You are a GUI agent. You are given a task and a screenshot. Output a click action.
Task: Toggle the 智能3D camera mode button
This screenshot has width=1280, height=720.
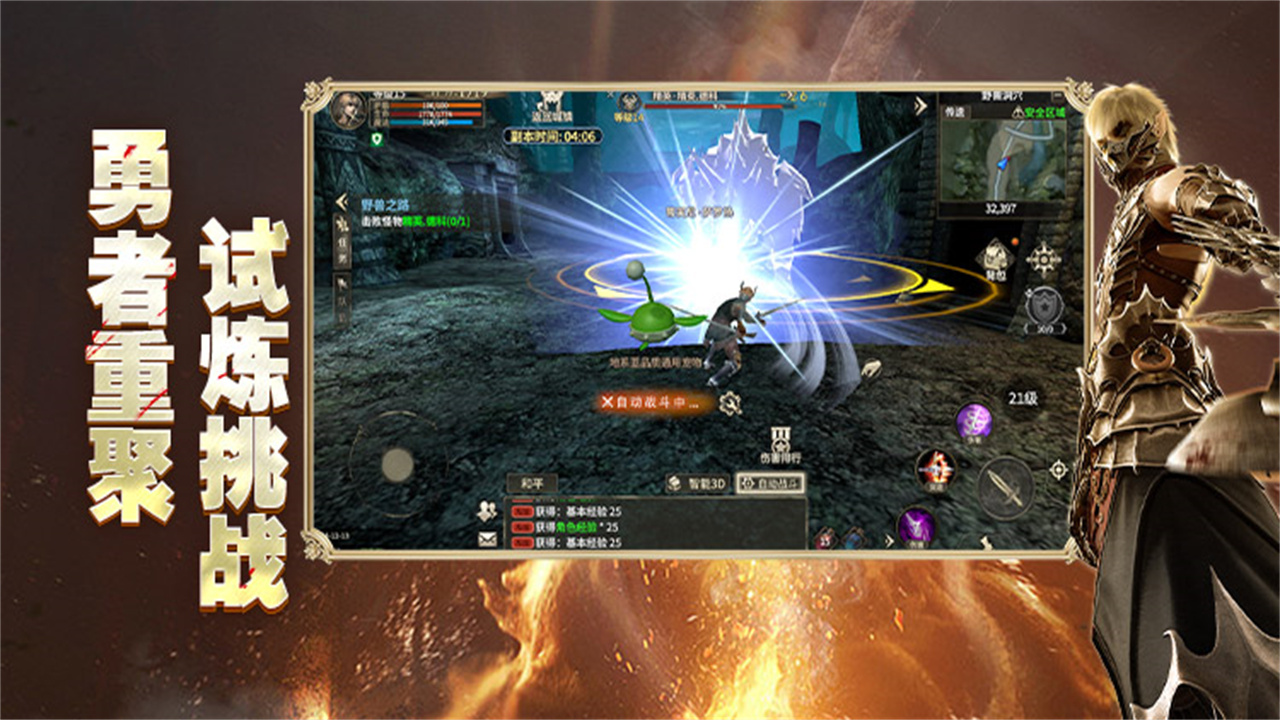(697, 484)
